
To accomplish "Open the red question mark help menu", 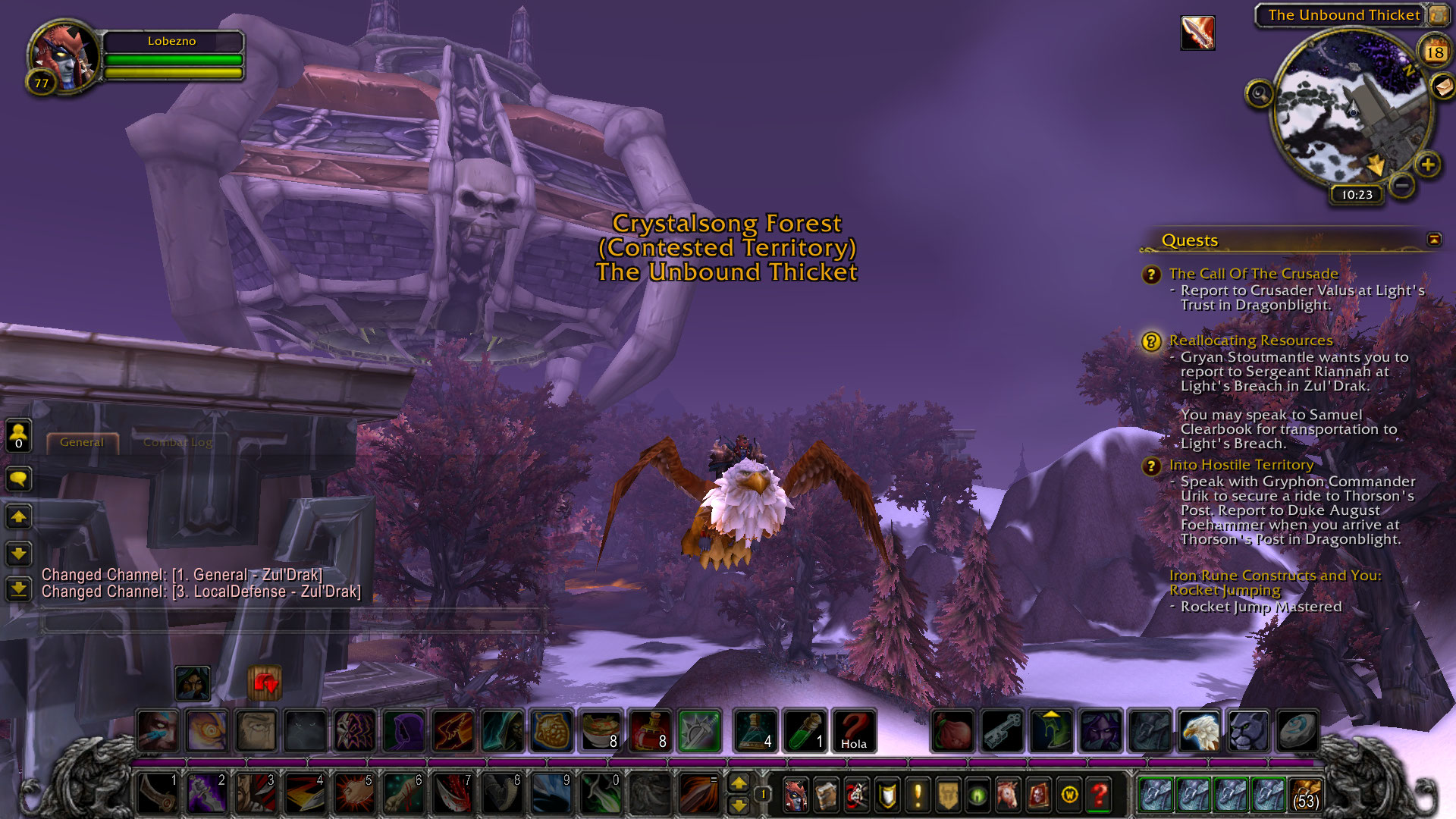I will tap(1099, 795).
